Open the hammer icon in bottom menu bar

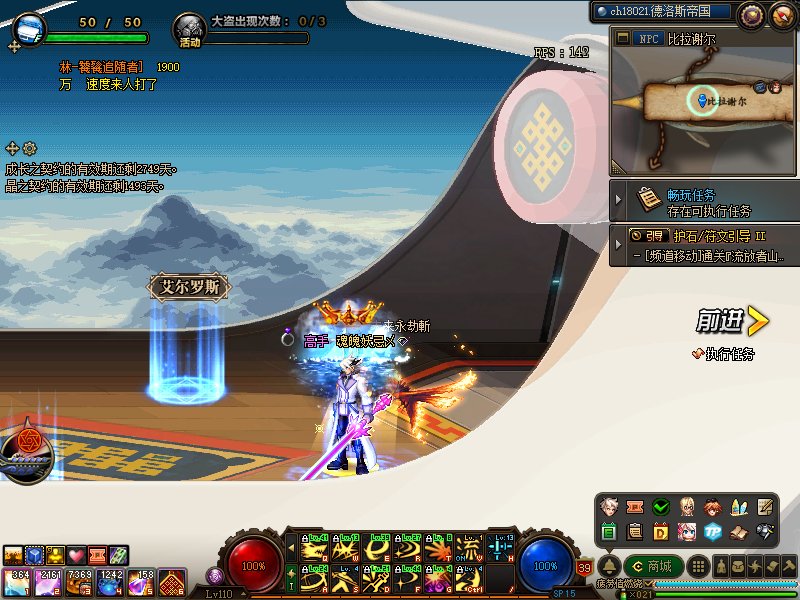click(790, 567)
